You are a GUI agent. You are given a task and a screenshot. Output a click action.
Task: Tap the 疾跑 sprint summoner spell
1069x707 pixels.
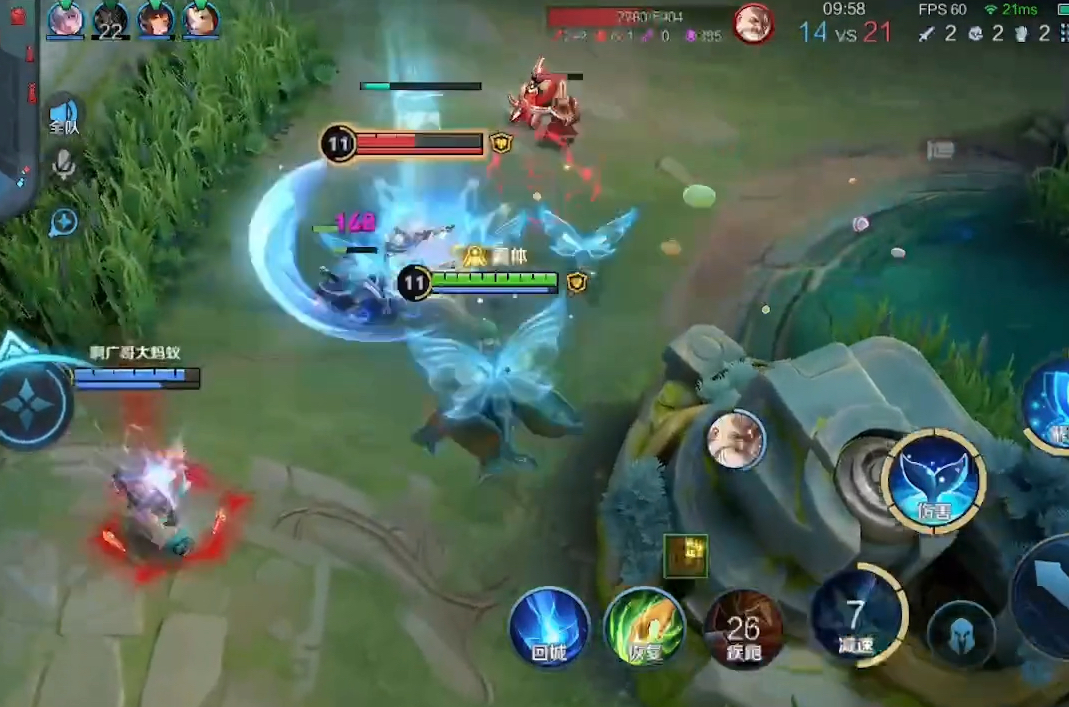click(x=743, y=628)
